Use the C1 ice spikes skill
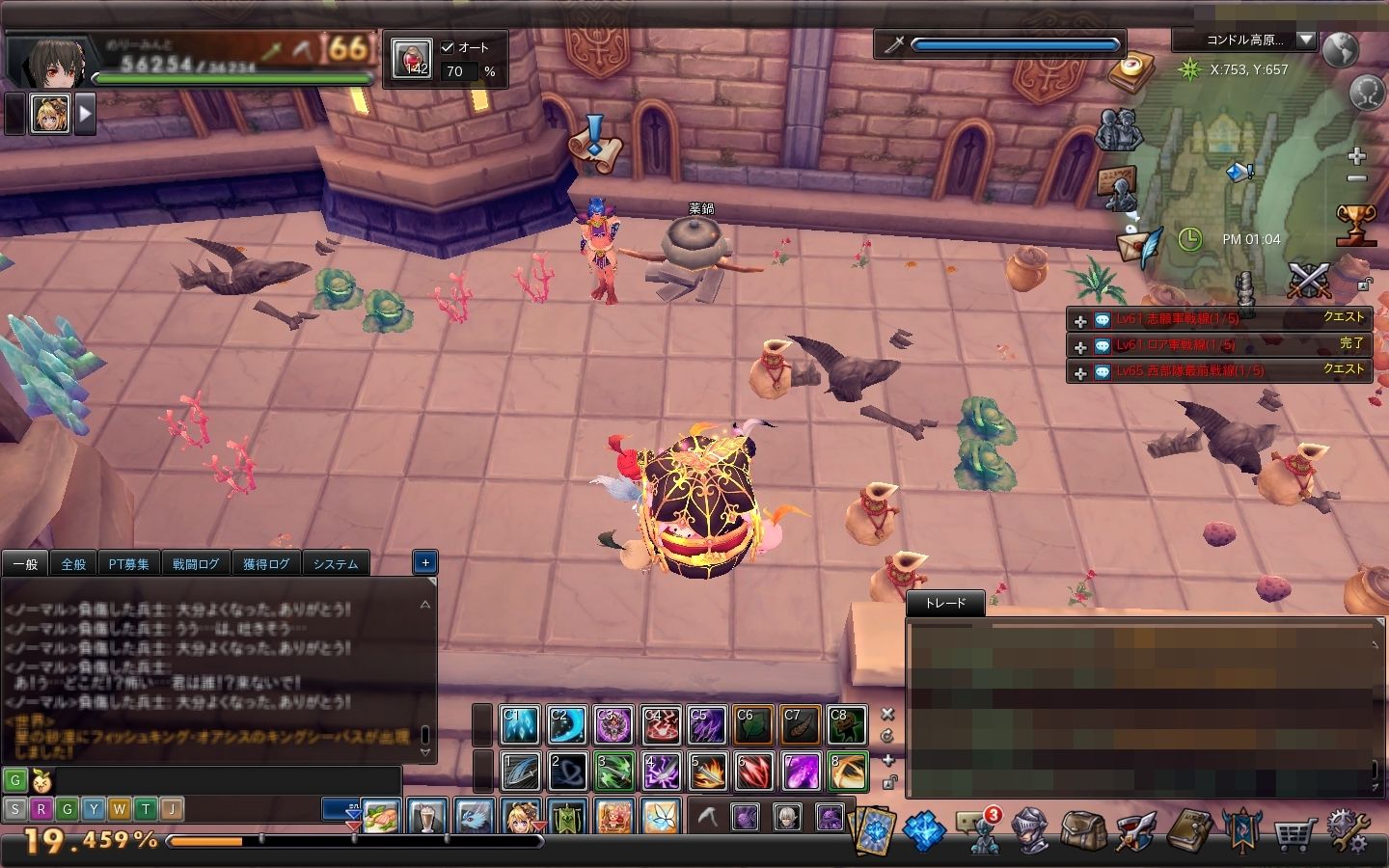Viewport: 1389px width, 868px height. (520, 726)
